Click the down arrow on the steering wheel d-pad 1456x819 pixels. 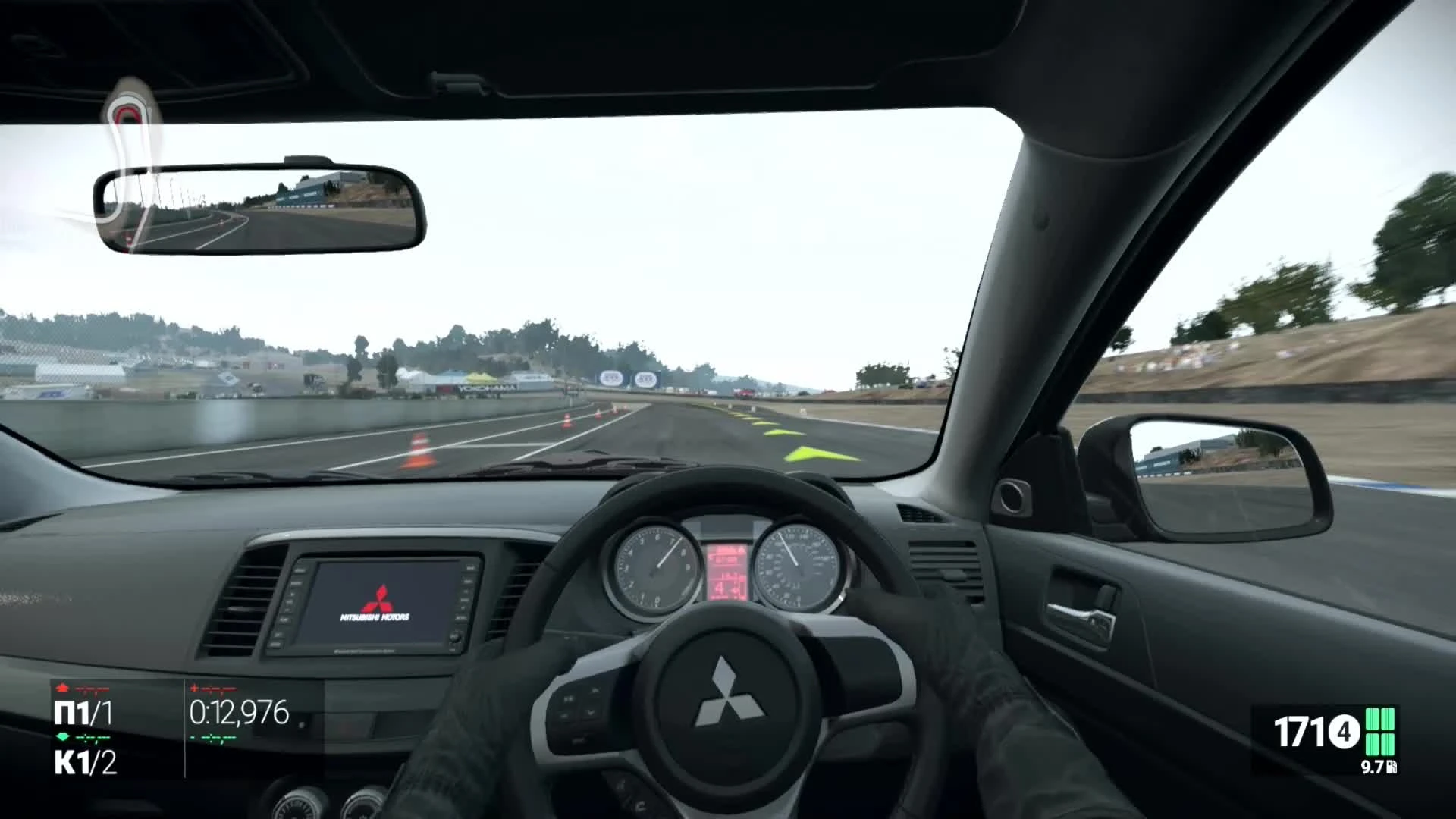[591, 712]
